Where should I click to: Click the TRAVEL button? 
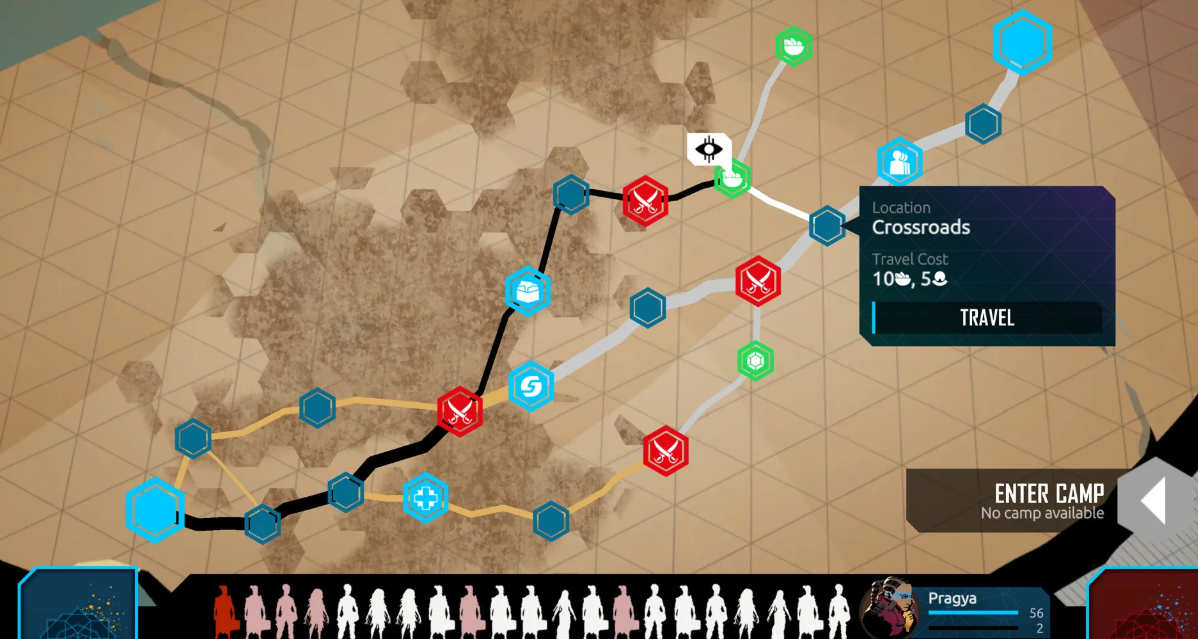(x=987, y=318)
